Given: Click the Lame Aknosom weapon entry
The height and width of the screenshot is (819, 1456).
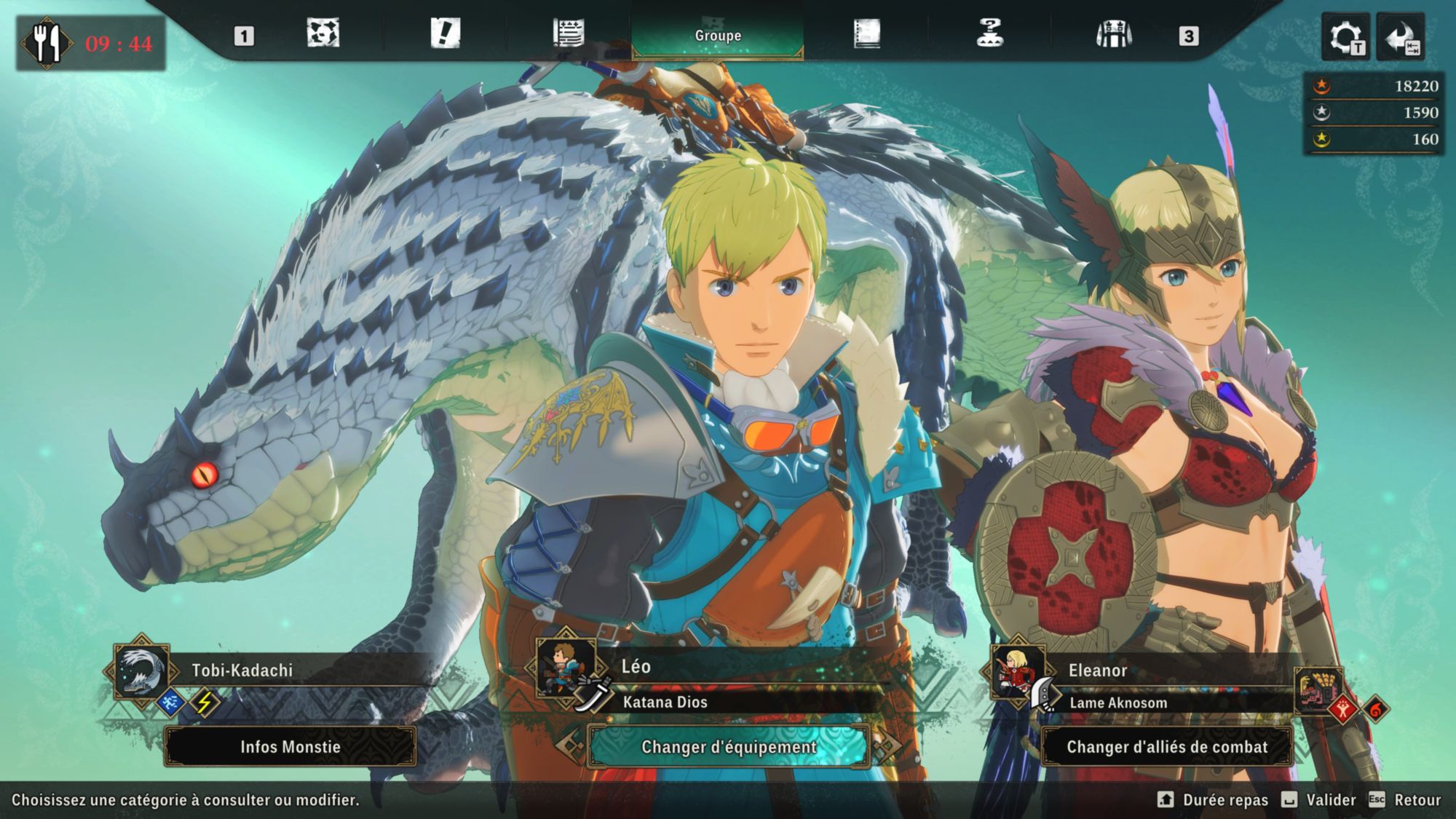Looking at the screenshot, I should point(1118,703).
